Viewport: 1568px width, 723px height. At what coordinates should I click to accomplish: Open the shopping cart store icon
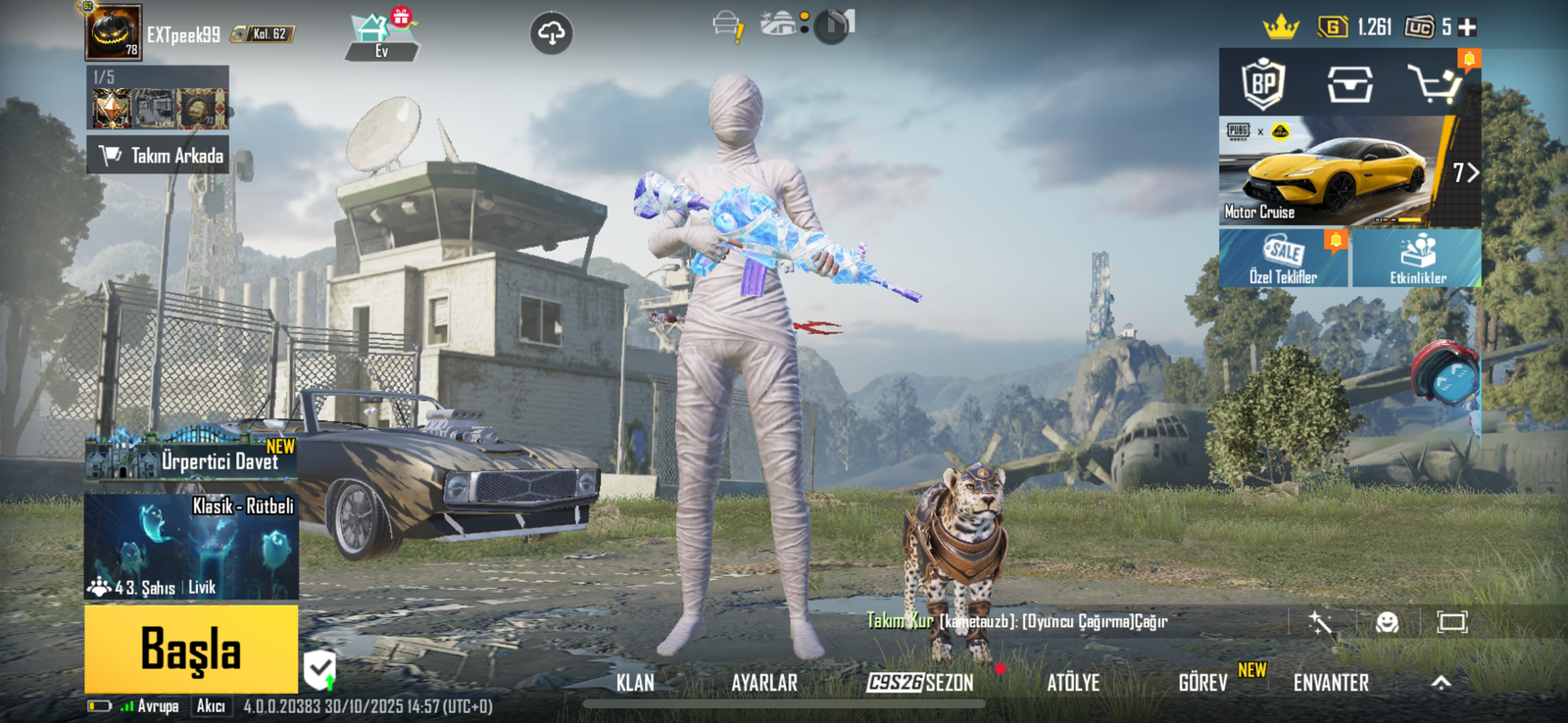pos(1435,85)
